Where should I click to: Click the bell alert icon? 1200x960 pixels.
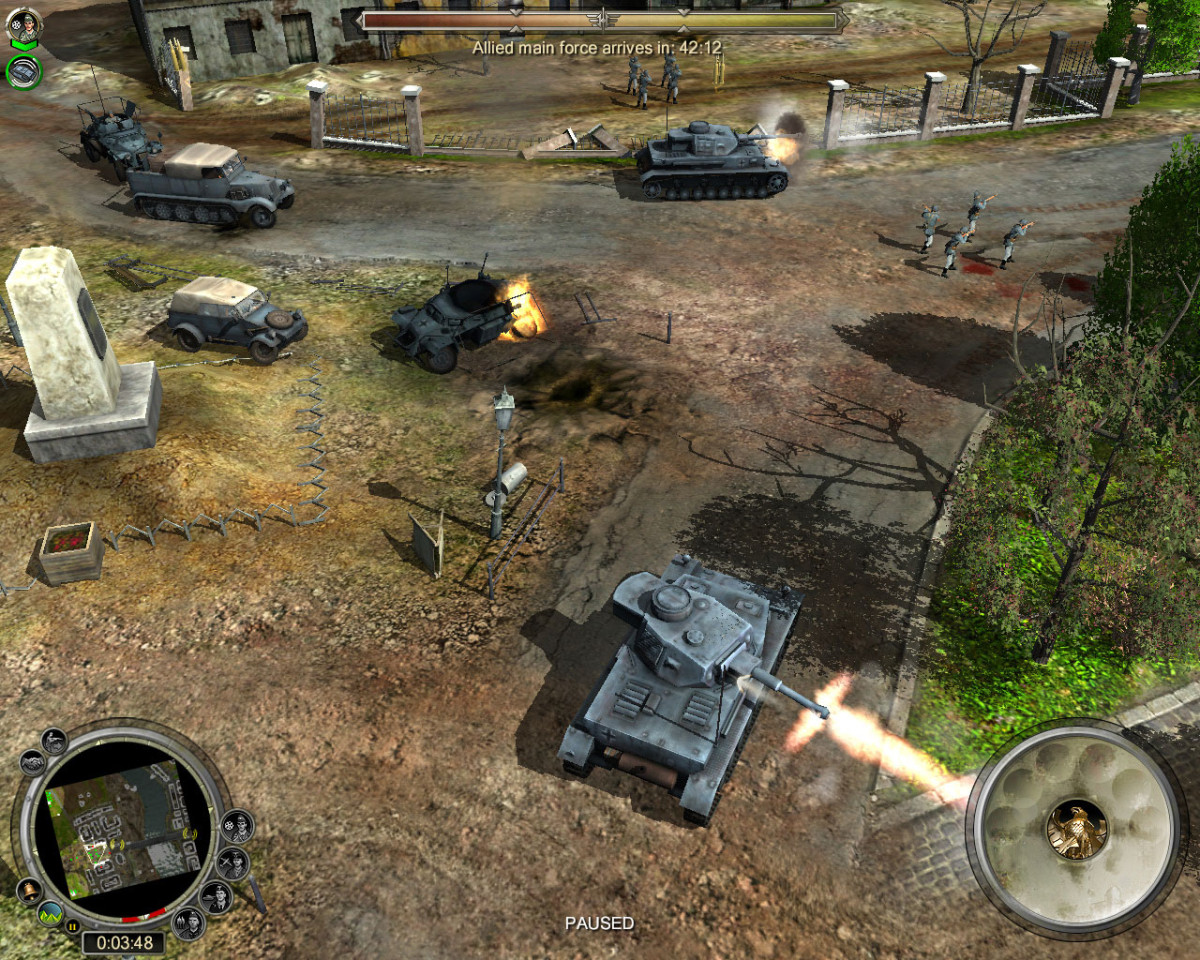click(x=29, y=890)
